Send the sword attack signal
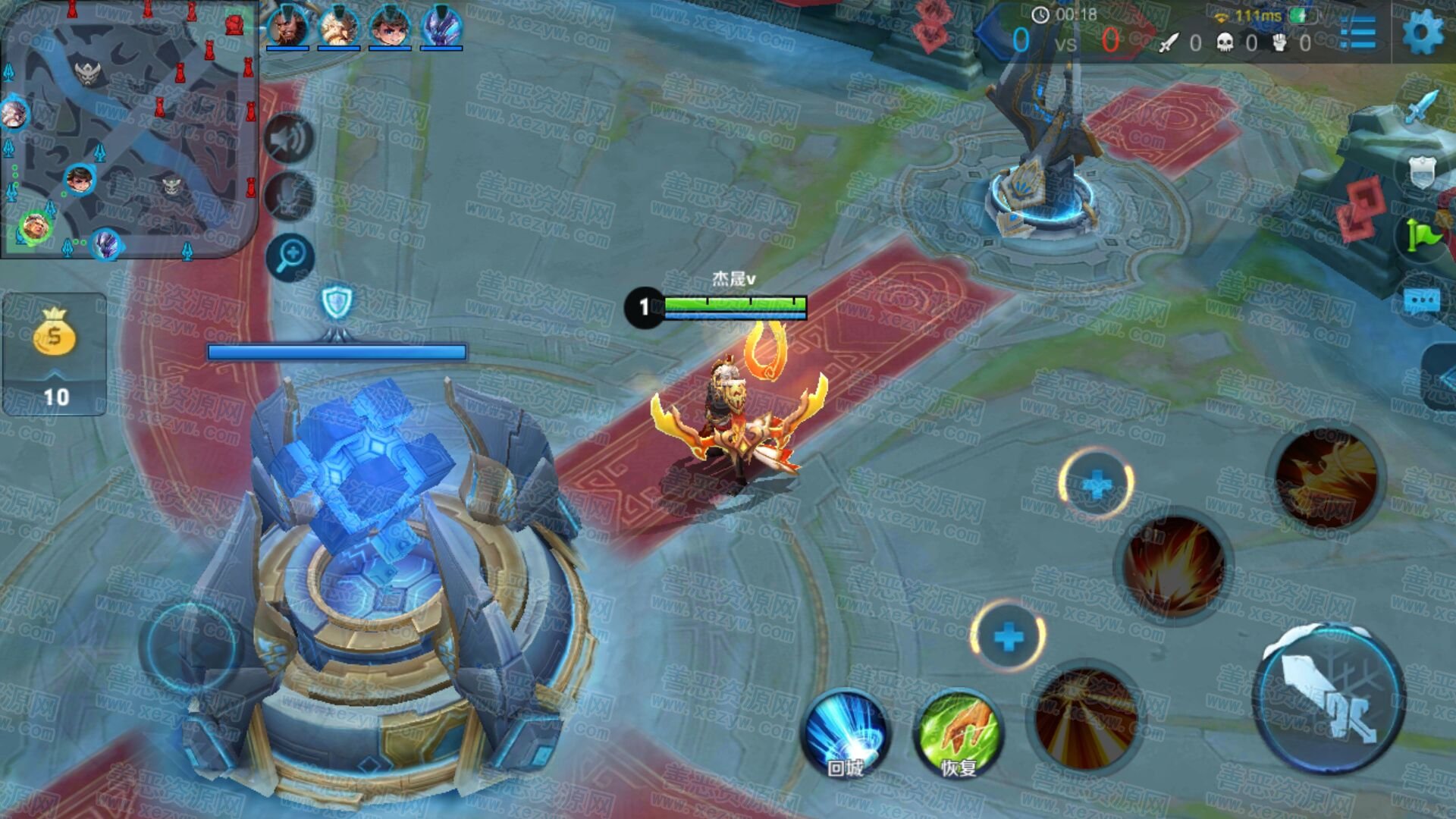This screenshot has width=1456, height=819. 1421,108
